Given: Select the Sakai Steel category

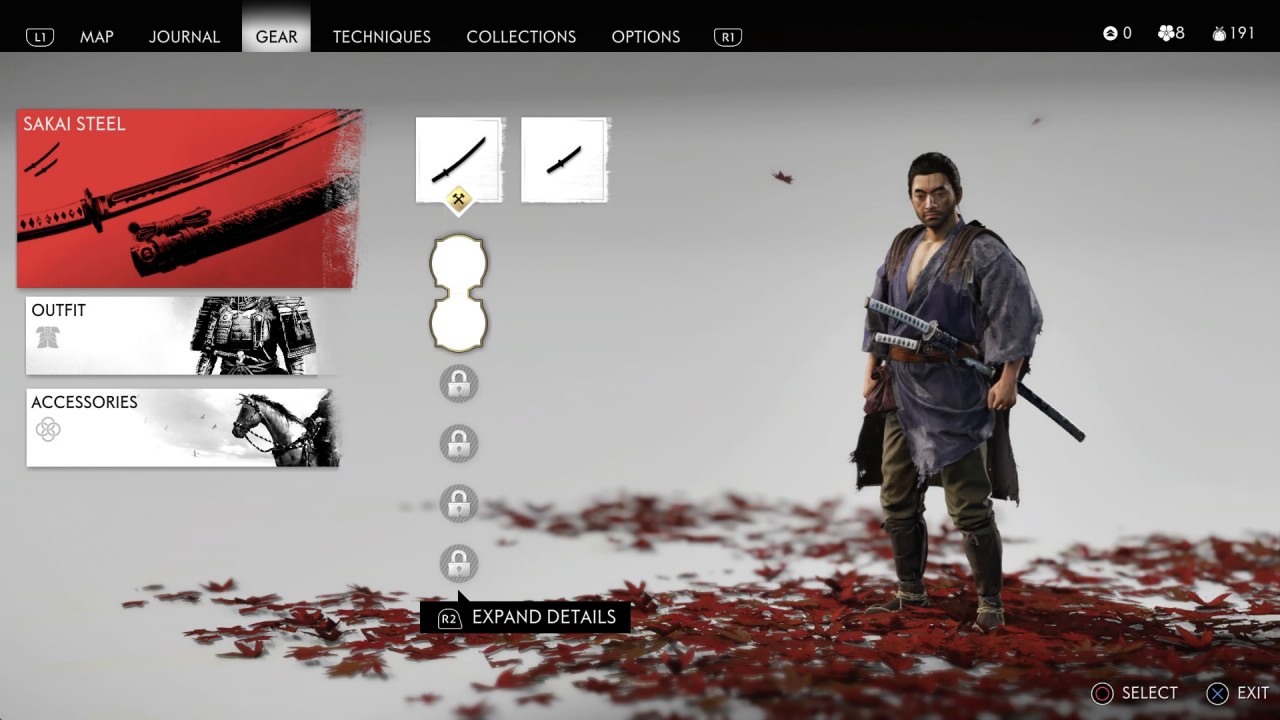Looking at the screenshot, I should pos(188,198).
